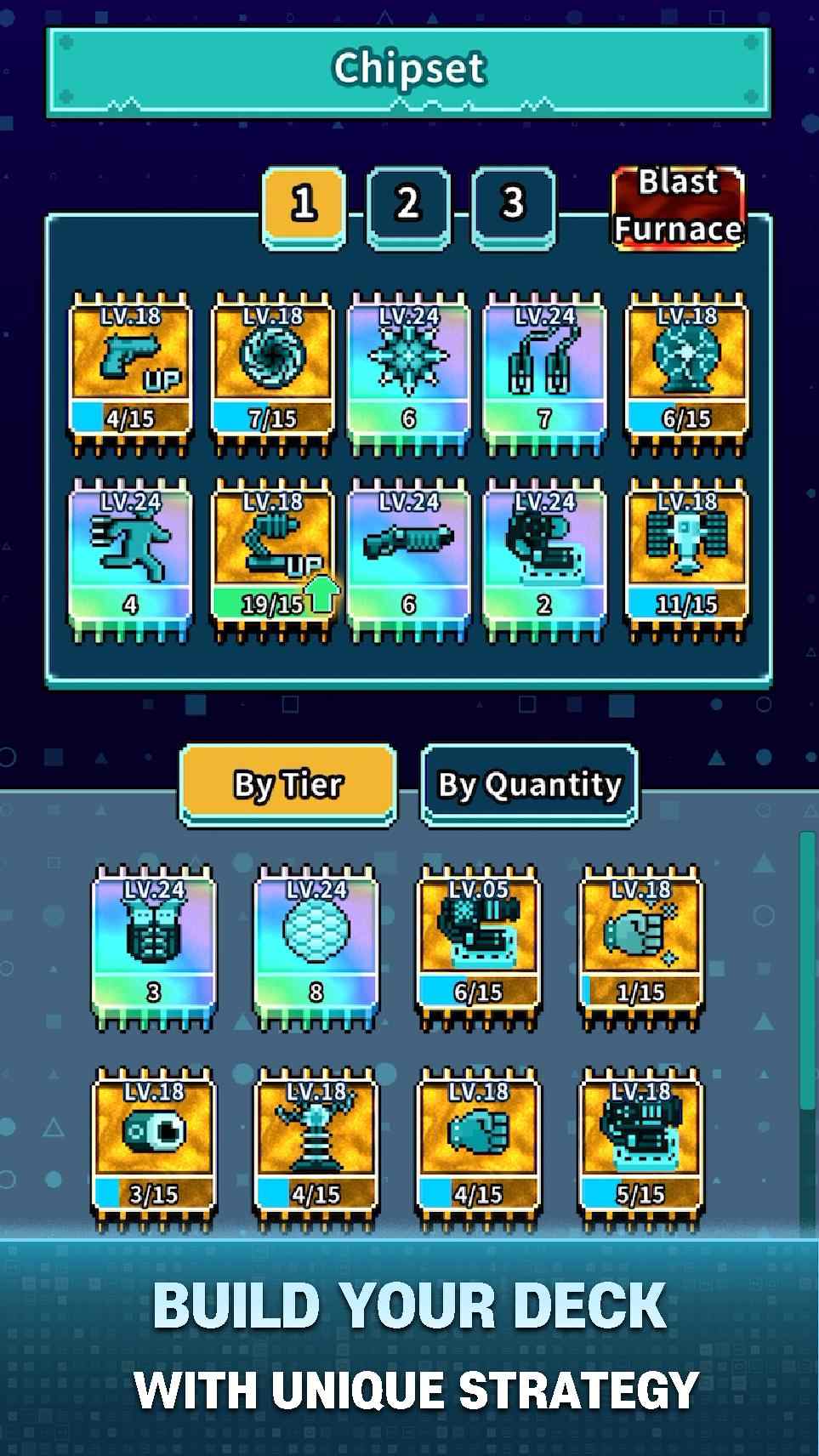The height and width of the screenshot is (1456, 819).
Task: Select the running man chip
Action: (x=130, y=557)
